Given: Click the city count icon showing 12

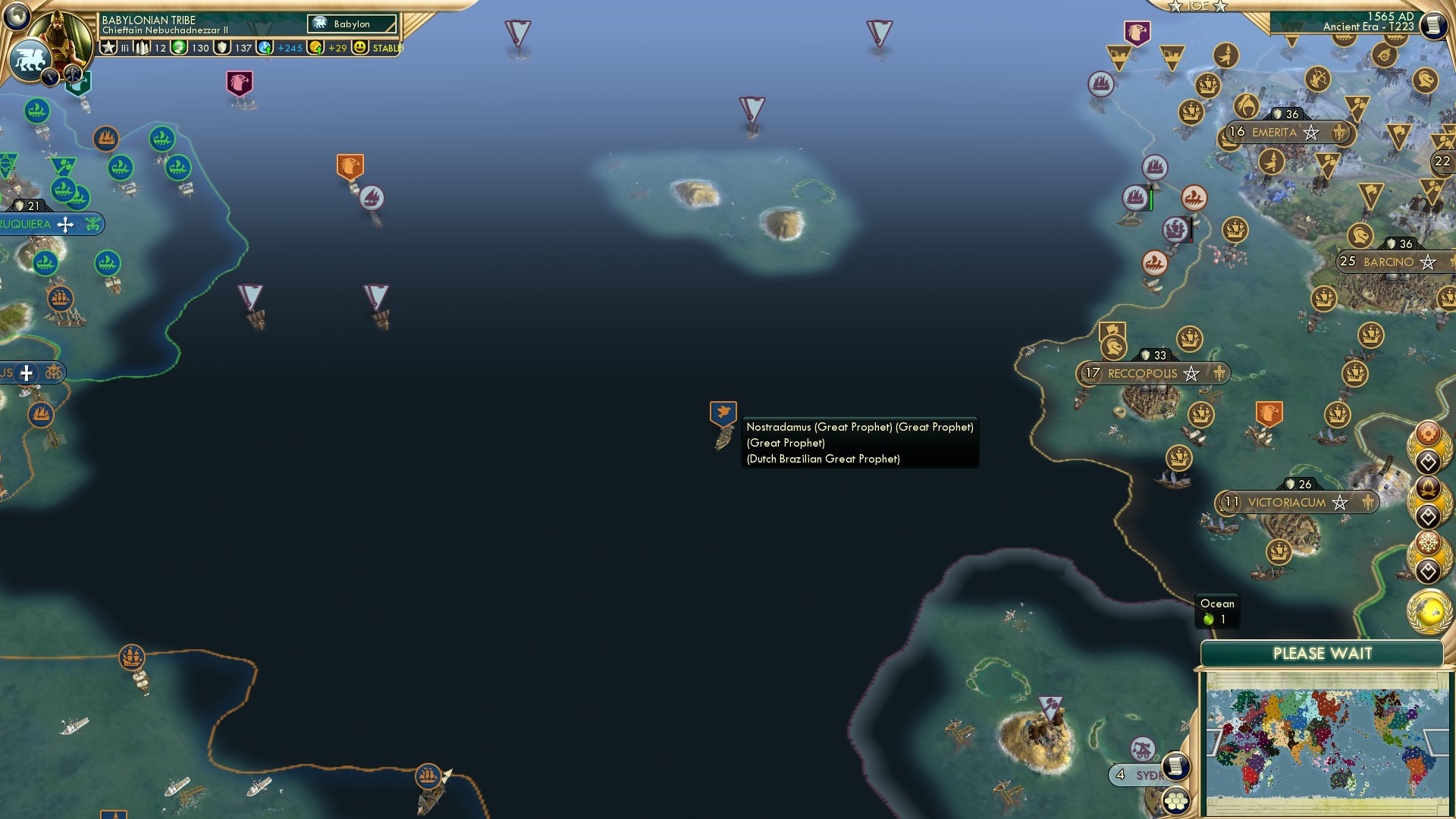Looking at the screenshot, I should click(143, 47).
